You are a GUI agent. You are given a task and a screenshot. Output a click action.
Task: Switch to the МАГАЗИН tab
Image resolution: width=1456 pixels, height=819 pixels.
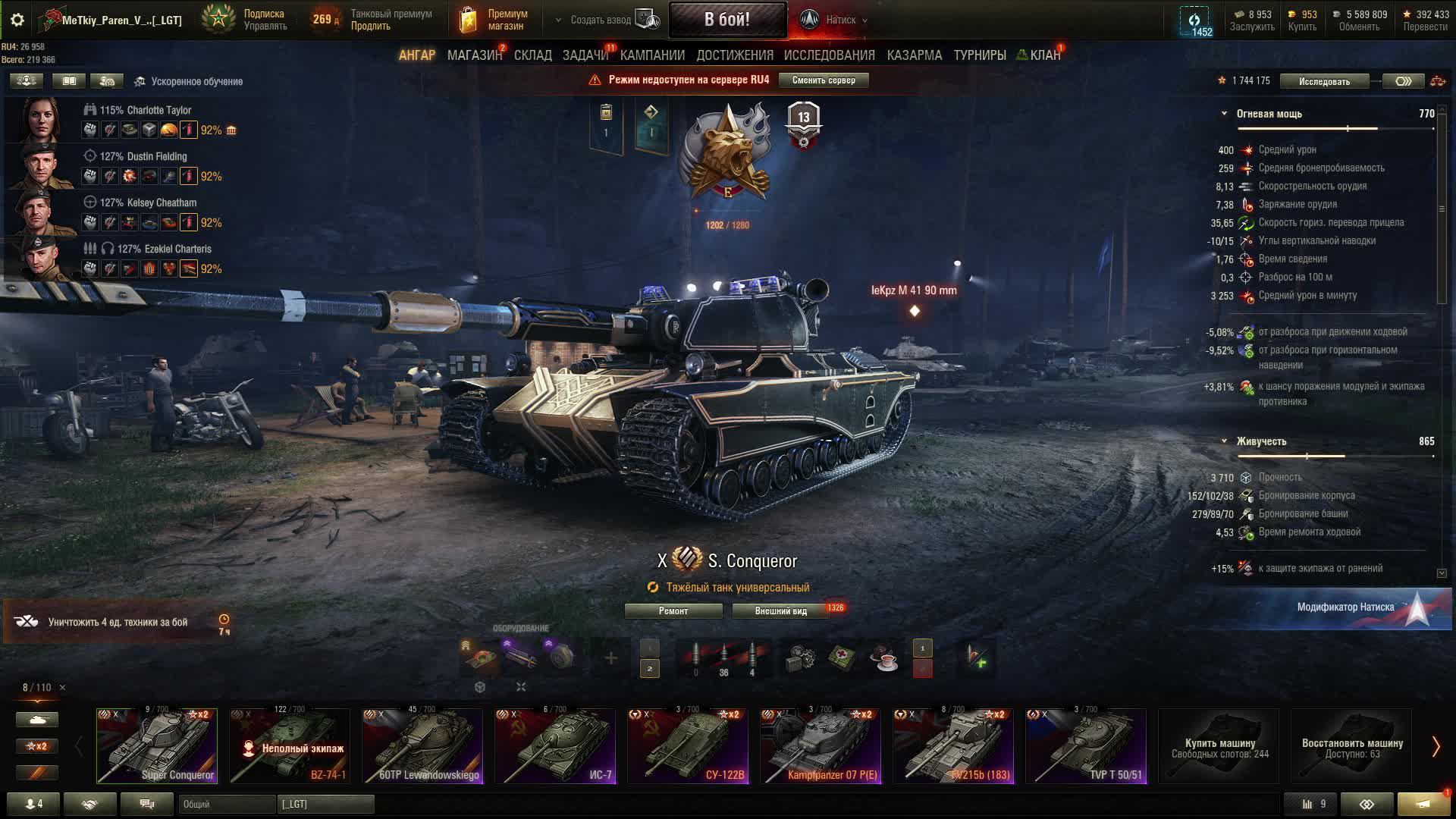pos(474,55)
